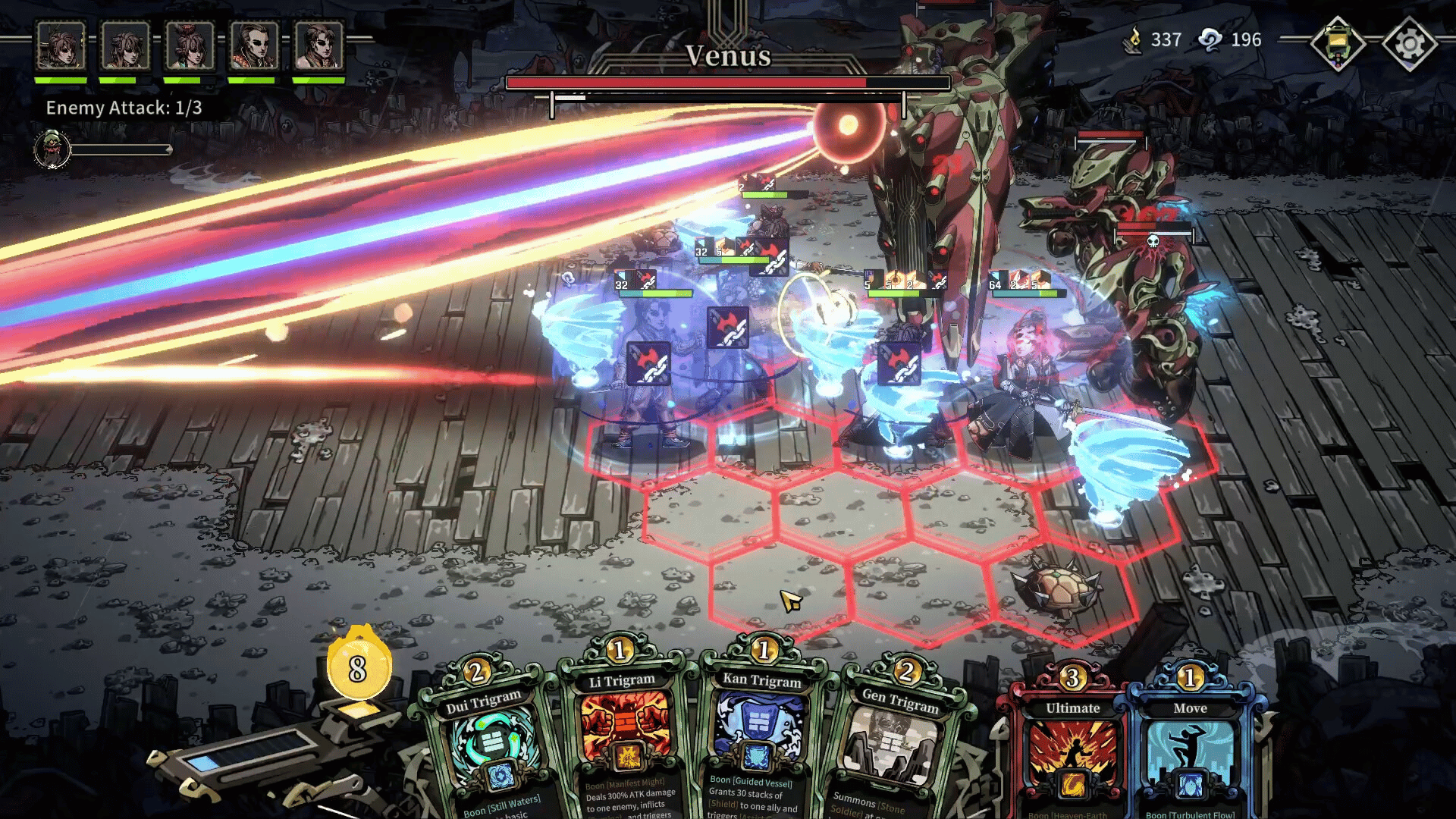Open the gear settings menu
Viewport: 1456px width, 819px height.
[x=1409, y=44]
